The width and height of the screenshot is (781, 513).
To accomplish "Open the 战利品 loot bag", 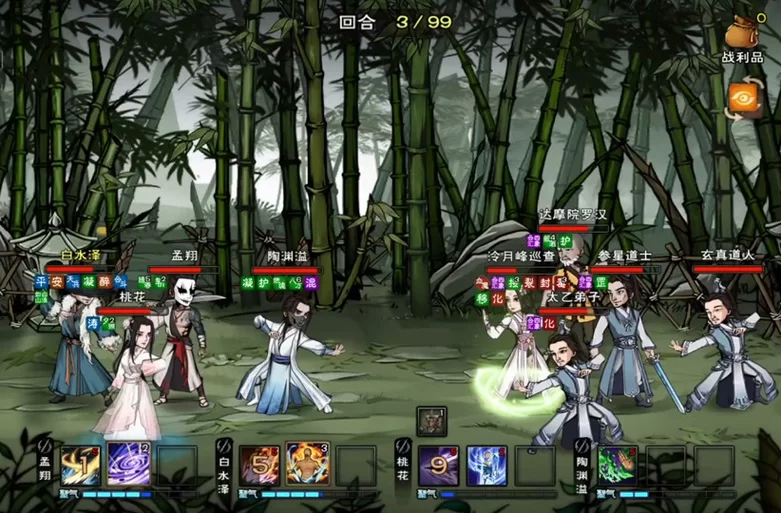I will pos(742,35).
